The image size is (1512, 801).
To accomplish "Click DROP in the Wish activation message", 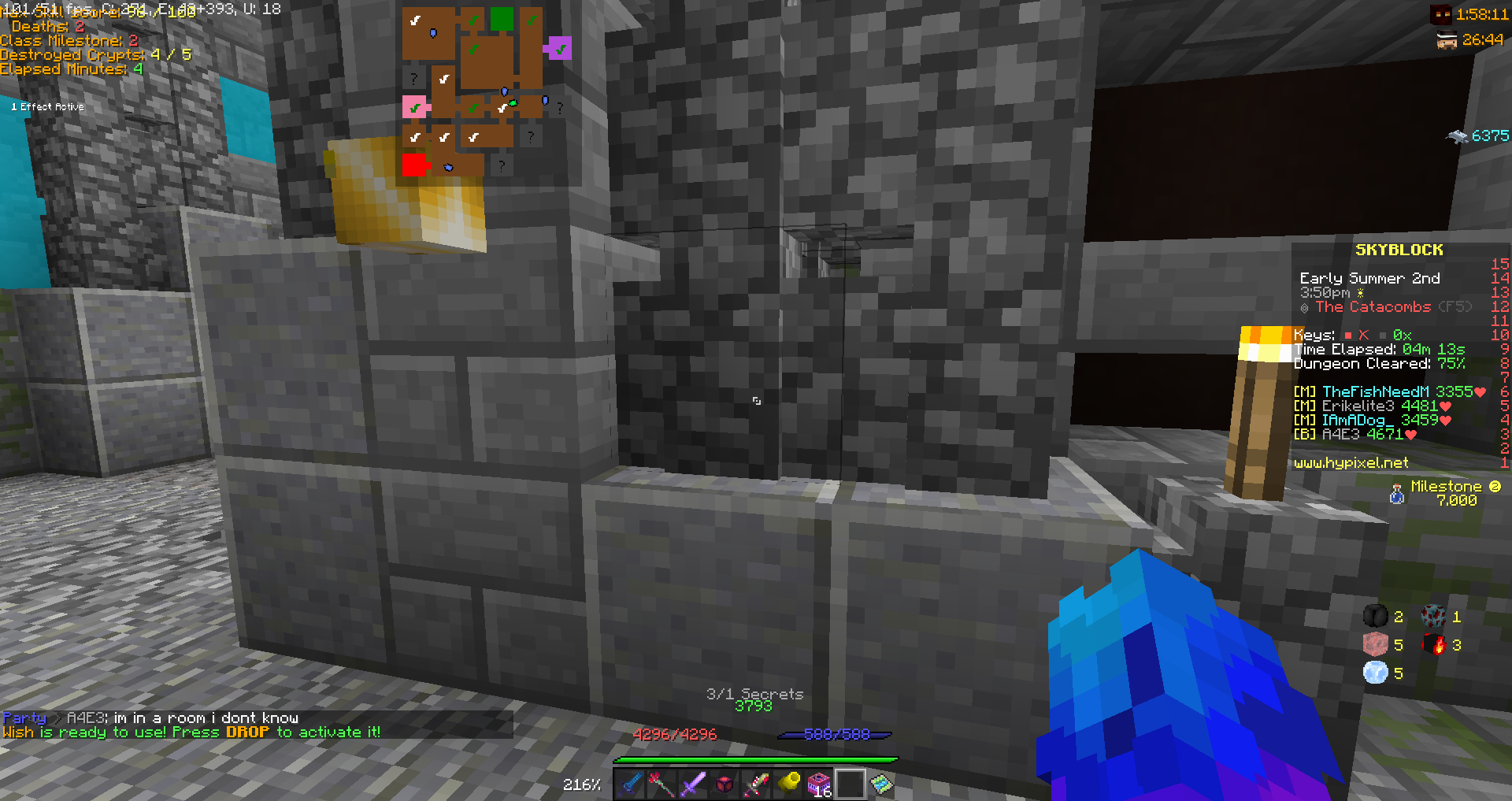I will tap(249, 732).
